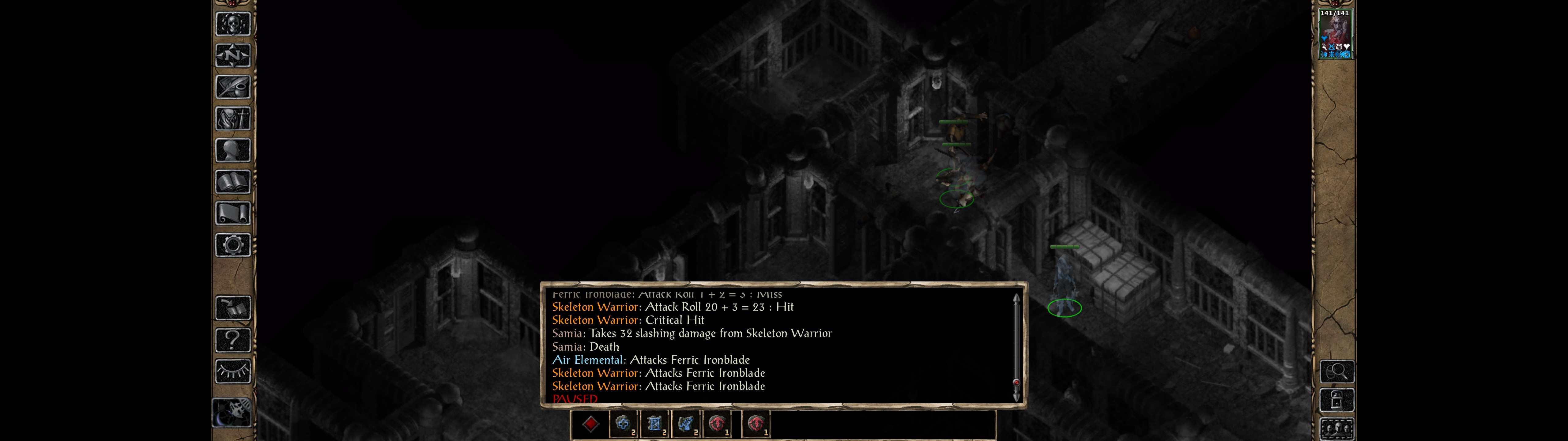Screen dimensions: 1568x441
Task: Open the priest scroll button
Action: coord(232,213)
